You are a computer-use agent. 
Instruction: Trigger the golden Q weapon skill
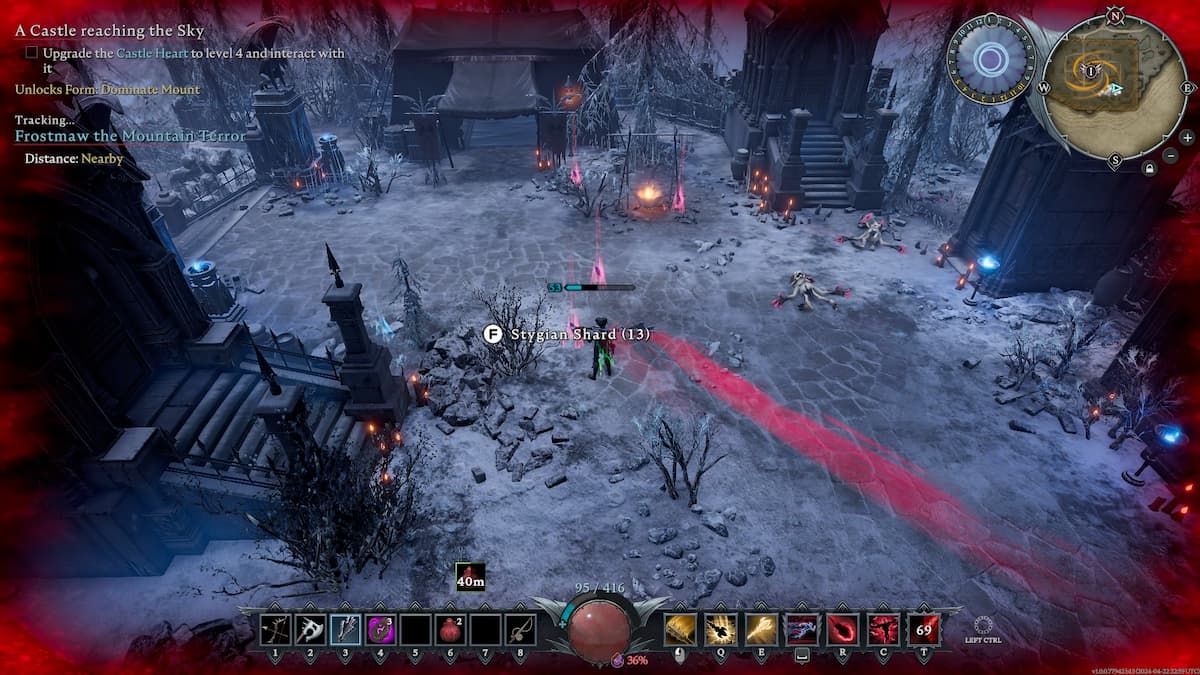720,629
